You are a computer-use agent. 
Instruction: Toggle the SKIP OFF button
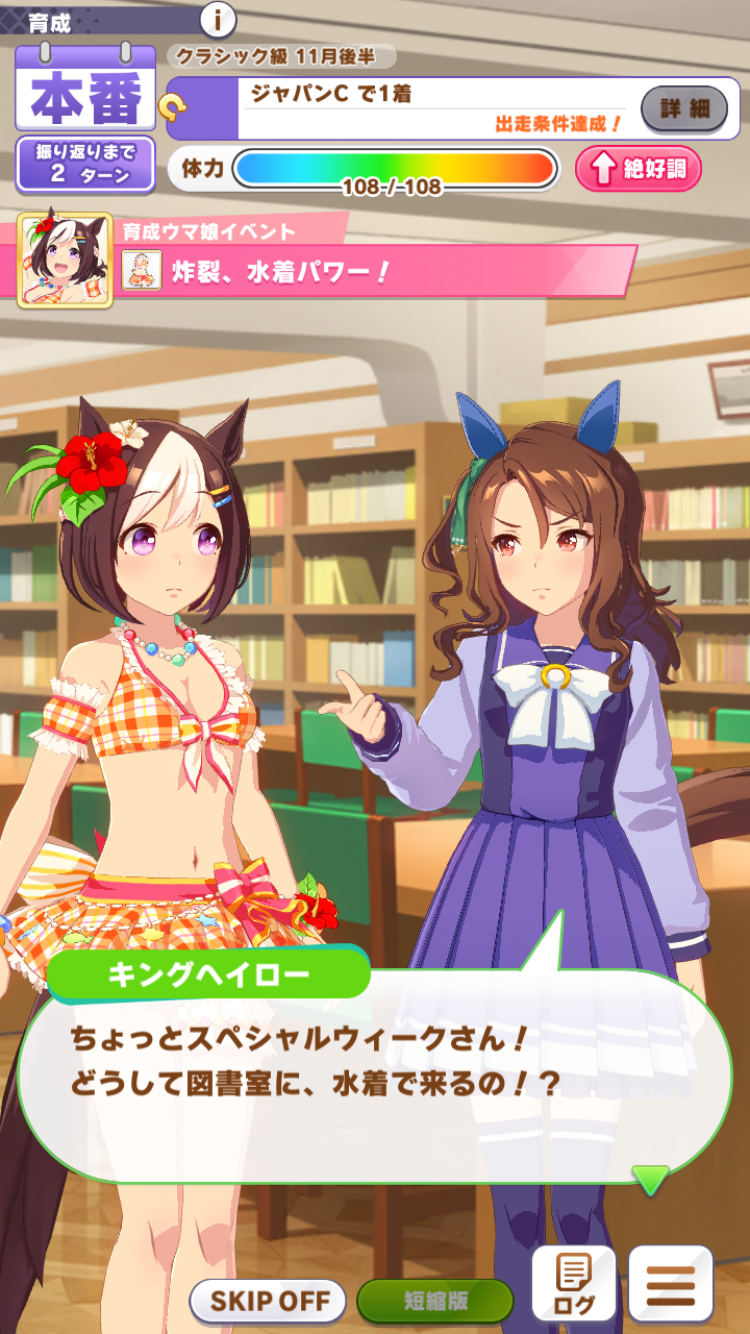click(x=268, y=1301)
